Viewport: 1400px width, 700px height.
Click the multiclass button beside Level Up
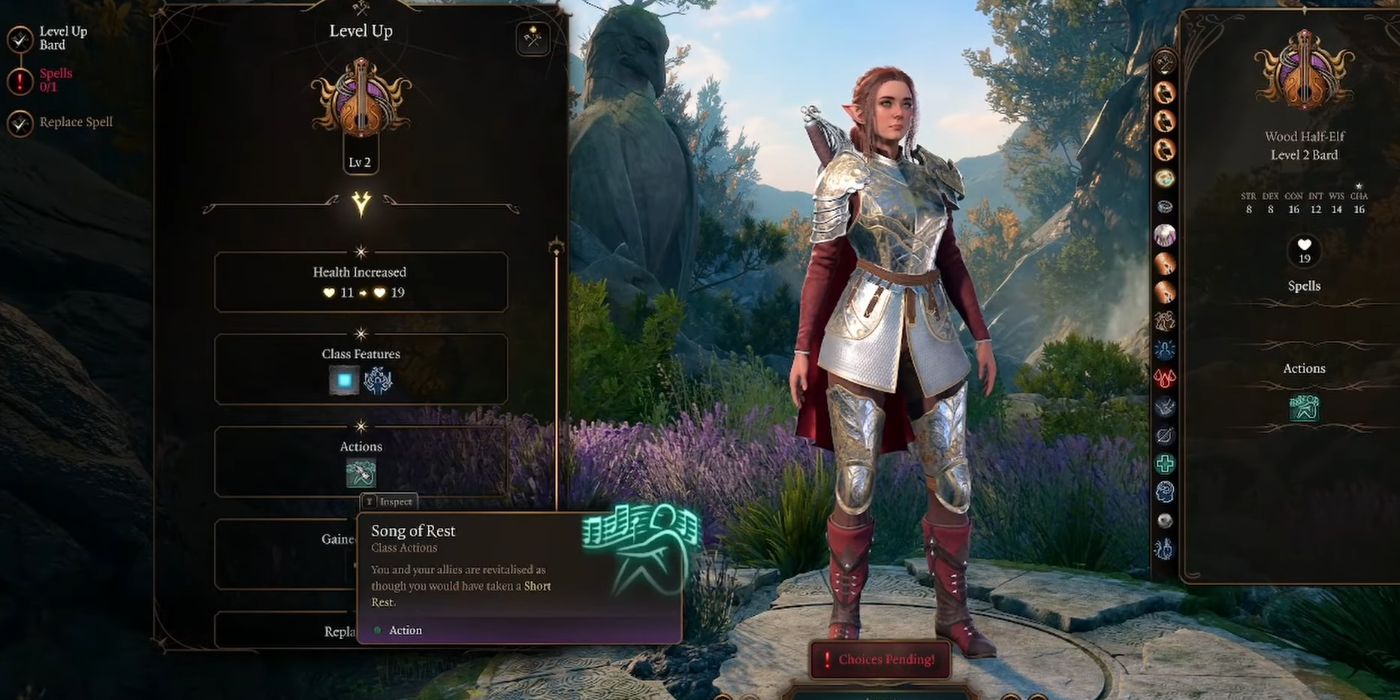pyautogui.click(x=533, y=39)
